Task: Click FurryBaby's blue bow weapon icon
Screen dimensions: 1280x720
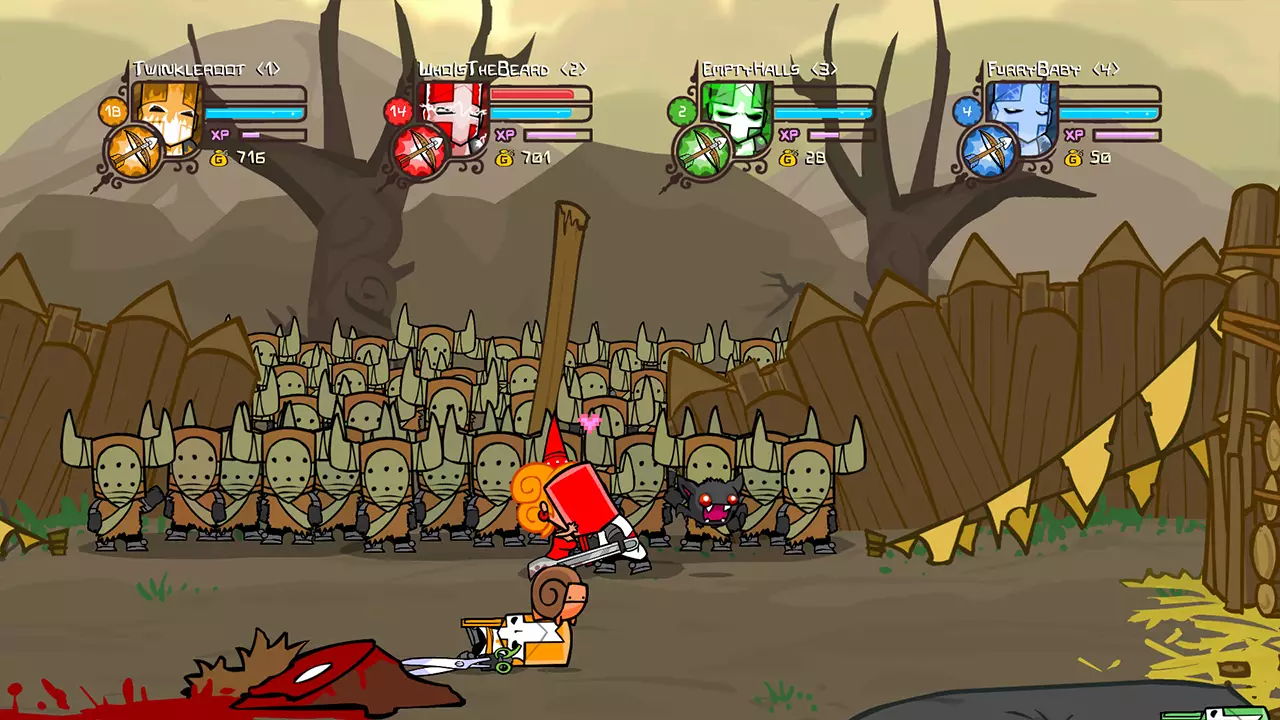Action: [x=988, y=151]
